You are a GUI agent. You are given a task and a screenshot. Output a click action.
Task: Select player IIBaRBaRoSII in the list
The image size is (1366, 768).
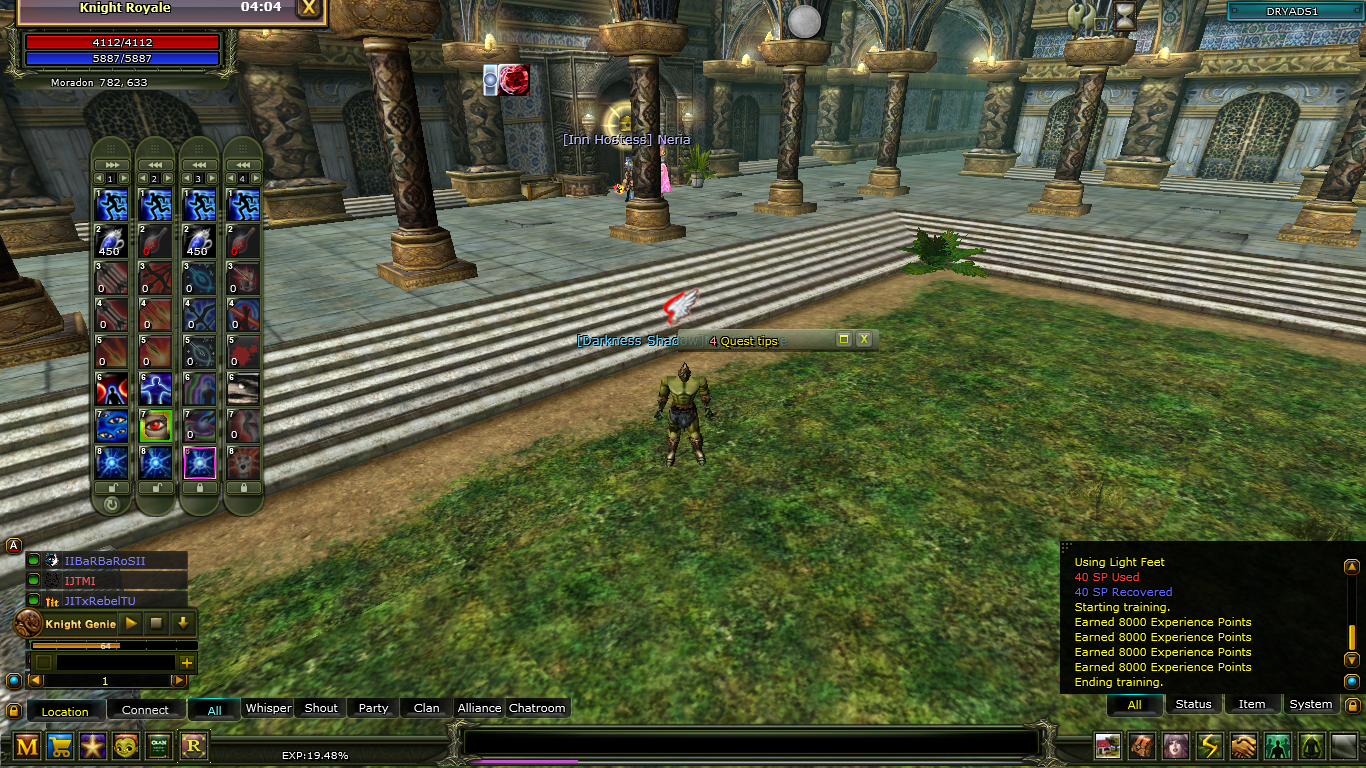click(x=105, y=561)
